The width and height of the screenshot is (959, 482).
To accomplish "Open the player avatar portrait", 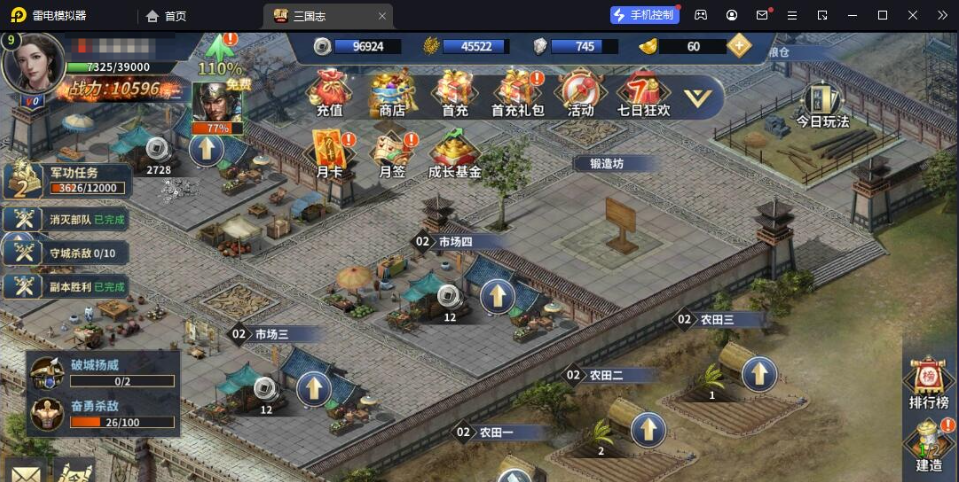I will coord(34,62).
